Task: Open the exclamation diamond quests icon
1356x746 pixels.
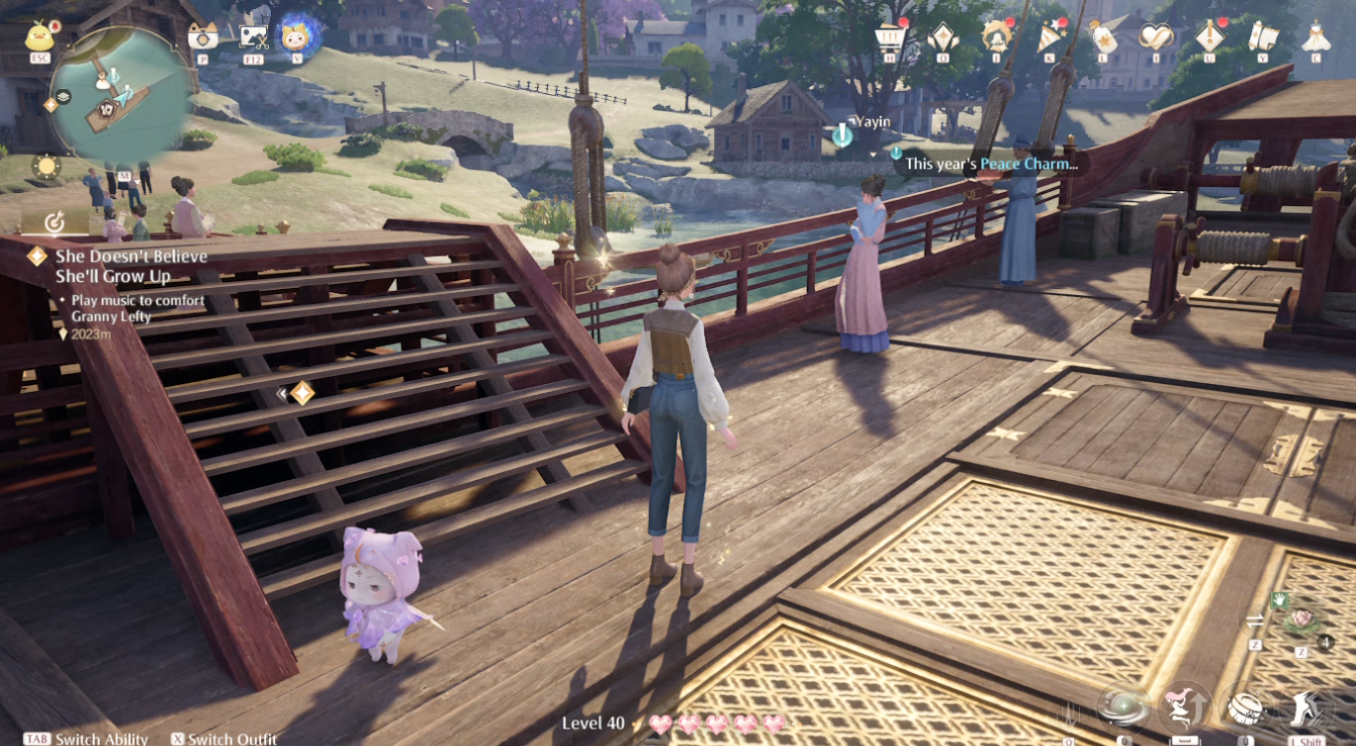Action: 1209,36
